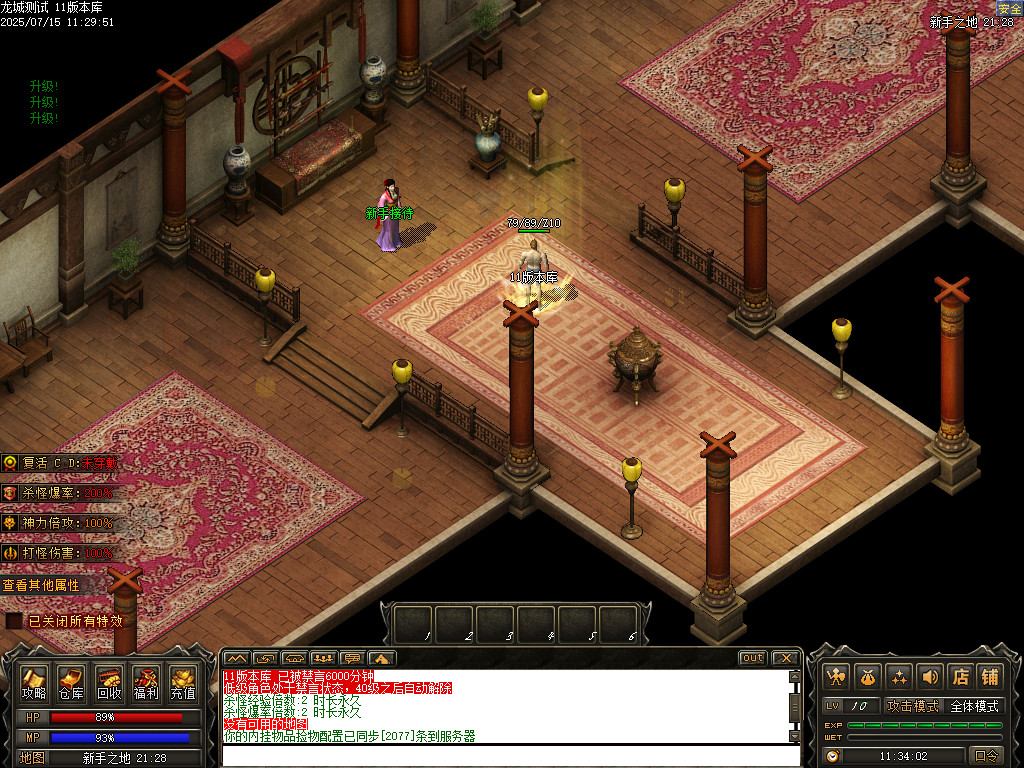Click the chat text input field
Viewport: 1024px width, 768px height.
click(510, 755)
